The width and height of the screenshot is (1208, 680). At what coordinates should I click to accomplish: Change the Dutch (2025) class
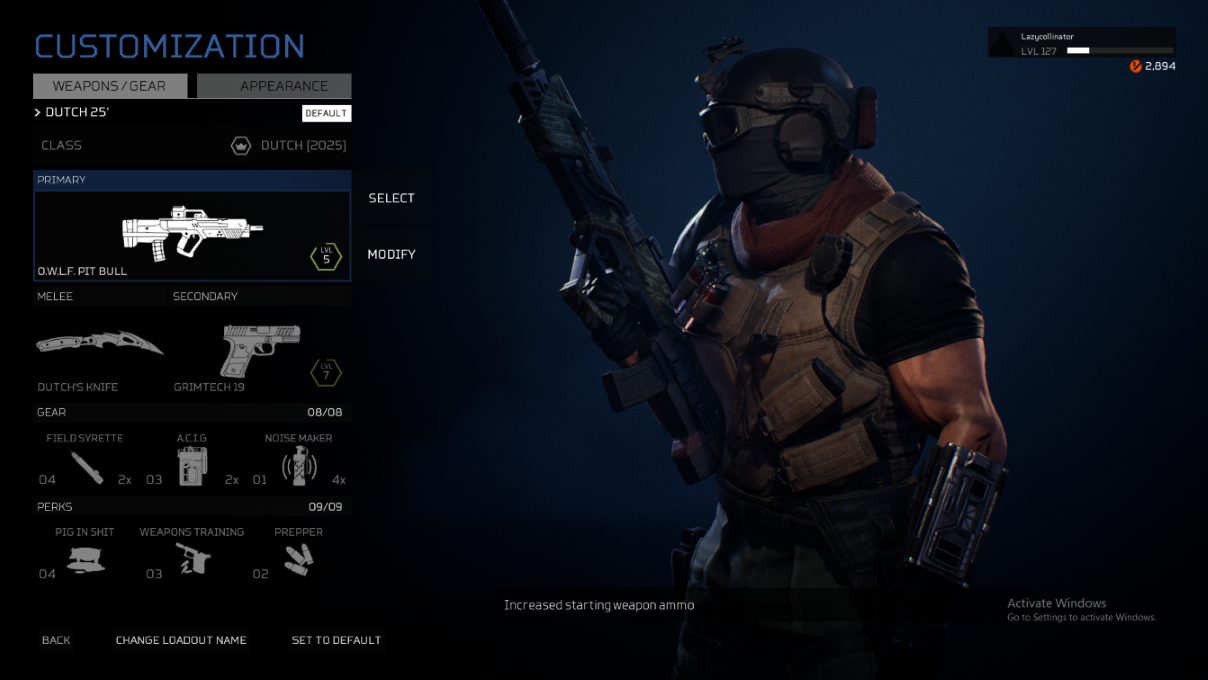click(192, 145)
